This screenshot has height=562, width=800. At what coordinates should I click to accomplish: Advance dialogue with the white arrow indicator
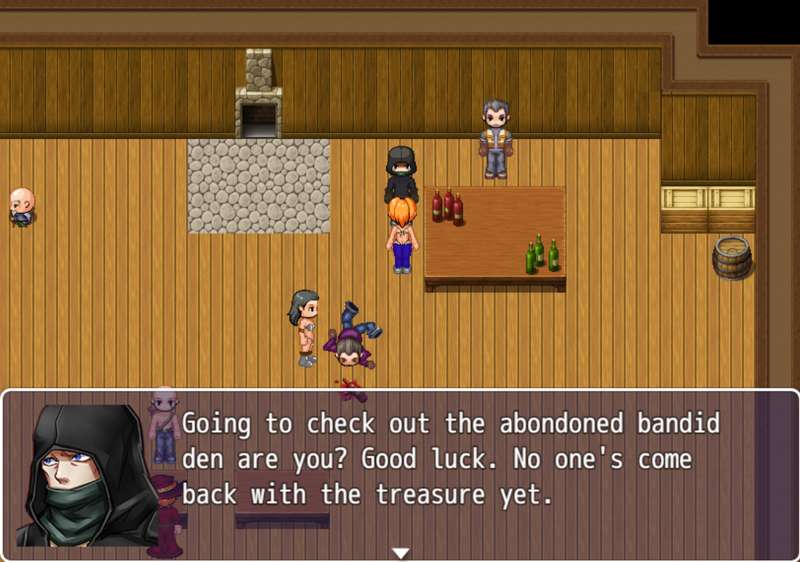401,552
